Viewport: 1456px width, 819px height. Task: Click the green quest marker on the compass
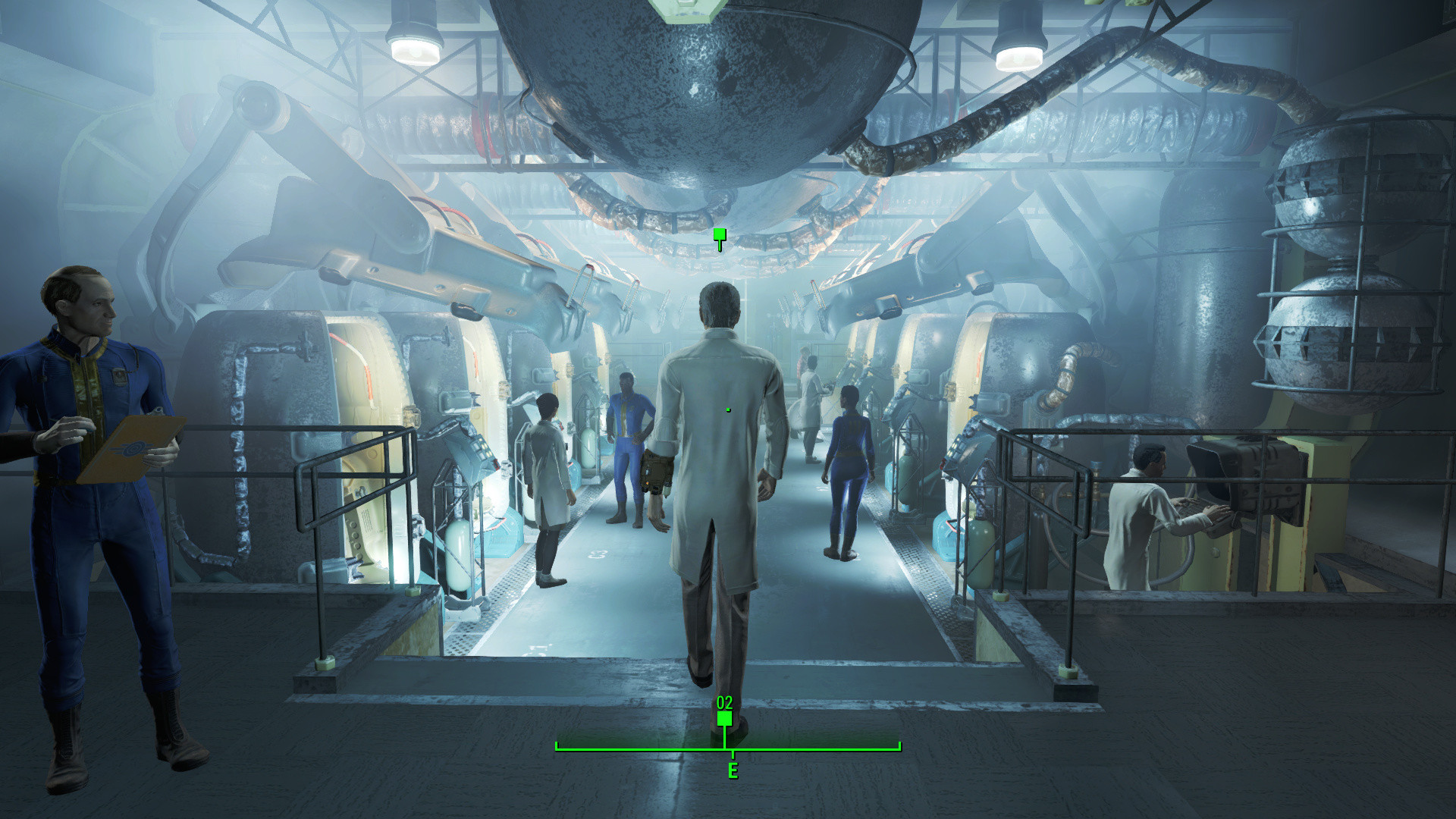coord(724,718)
